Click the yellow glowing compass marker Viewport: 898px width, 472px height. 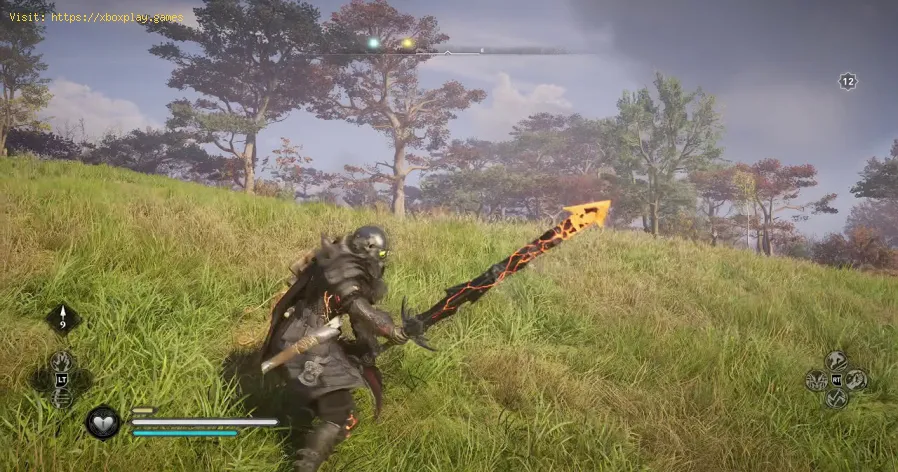(406, 44)
